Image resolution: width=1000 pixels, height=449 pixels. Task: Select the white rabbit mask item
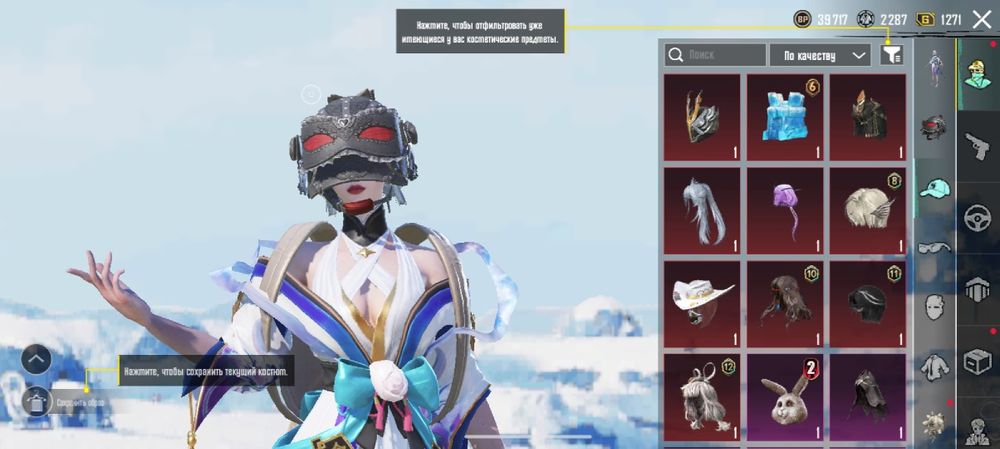click(x=785, y=397)
